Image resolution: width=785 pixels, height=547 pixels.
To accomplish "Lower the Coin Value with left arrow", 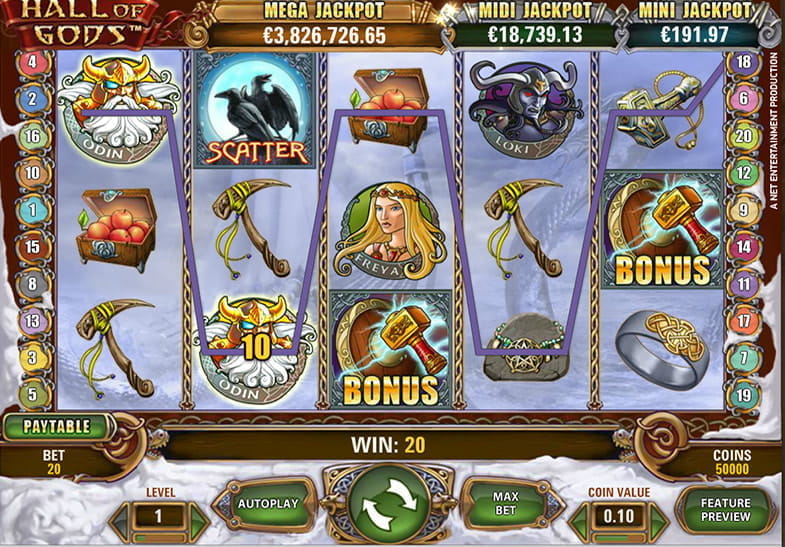I will [581, 518].
